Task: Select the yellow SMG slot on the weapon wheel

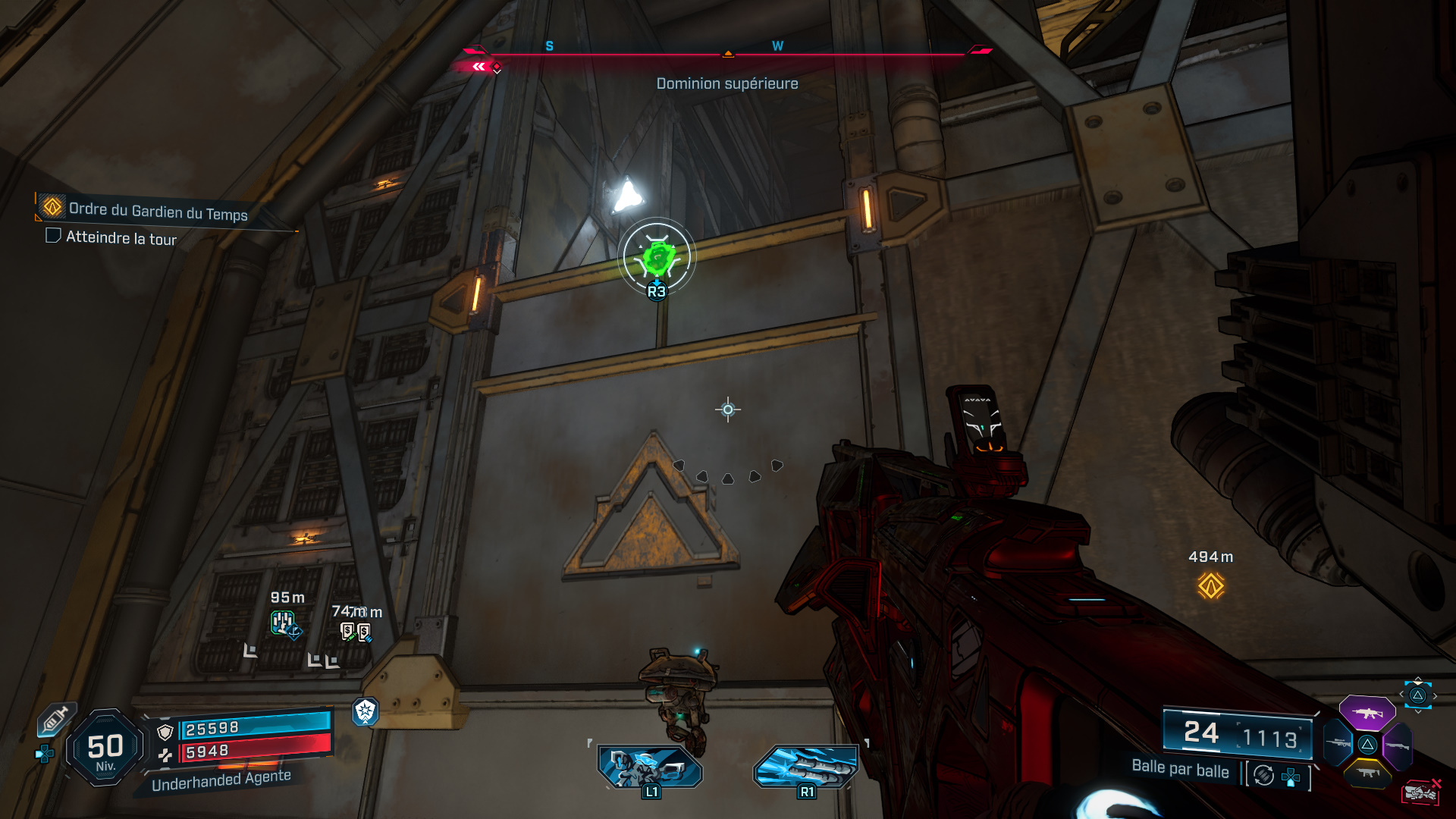Action: tap(1367, 773)
